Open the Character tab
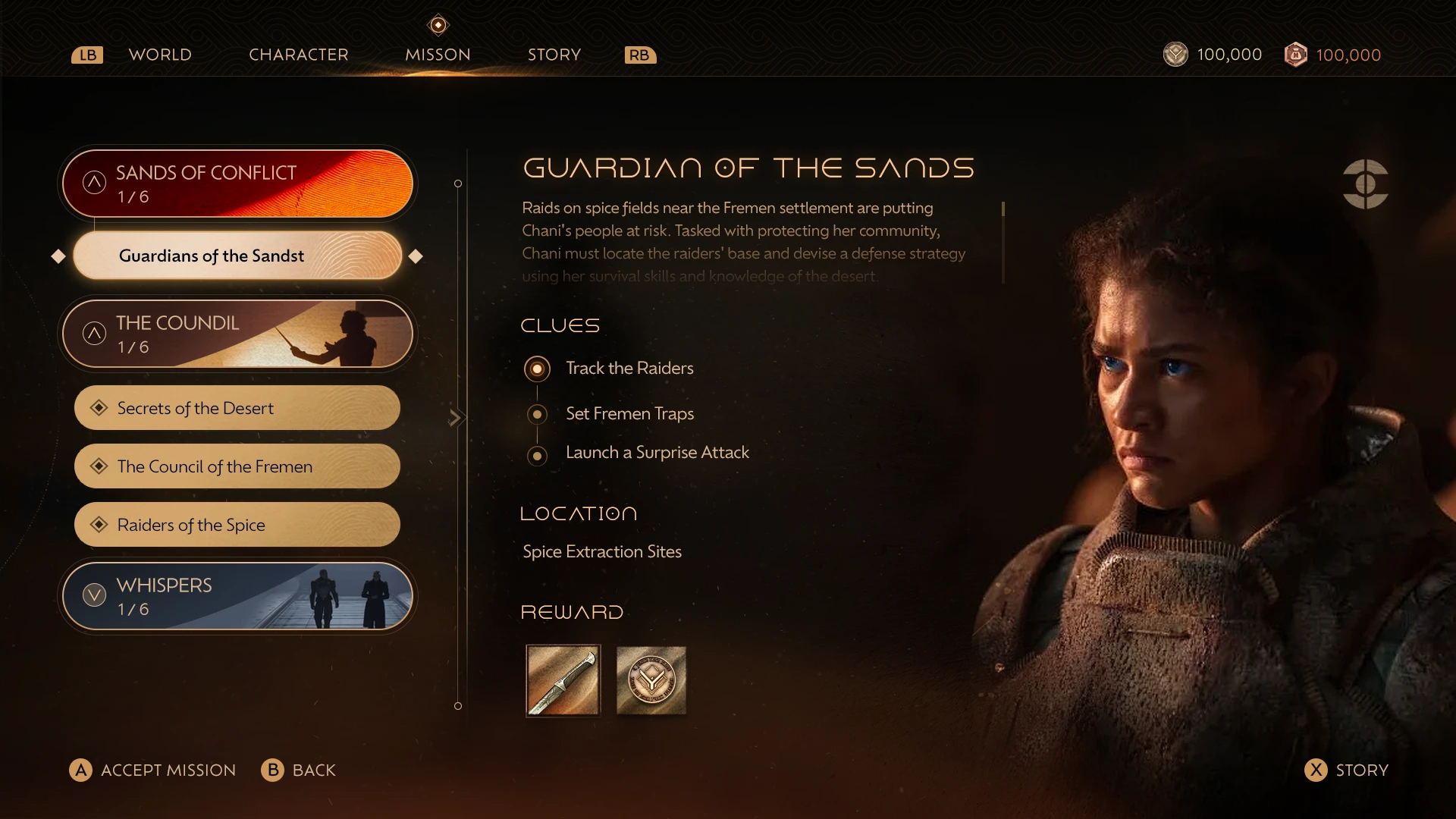1456x819 pixels. 299,55
